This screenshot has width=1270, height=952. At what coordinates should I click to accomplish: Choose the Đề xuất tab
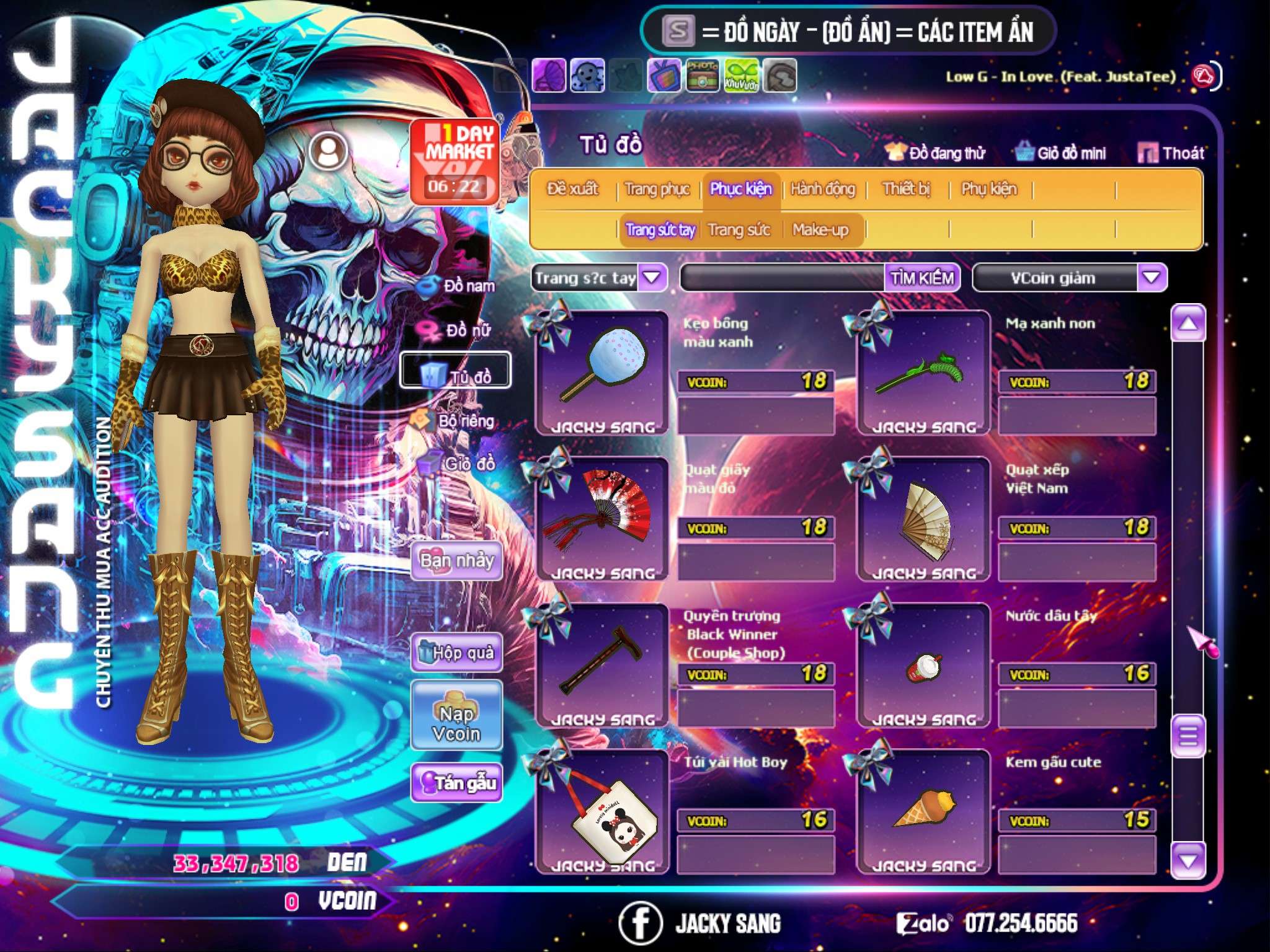[572, 189]
